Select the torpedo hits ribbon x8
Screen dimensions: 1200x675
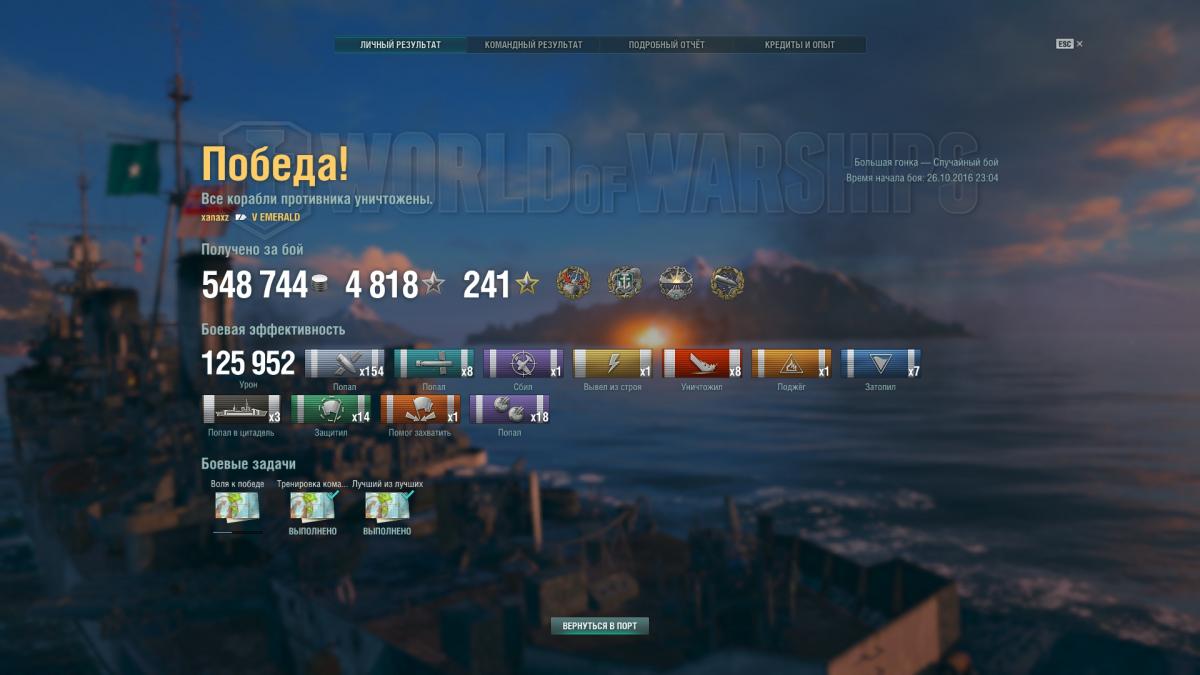pos(433,364)
